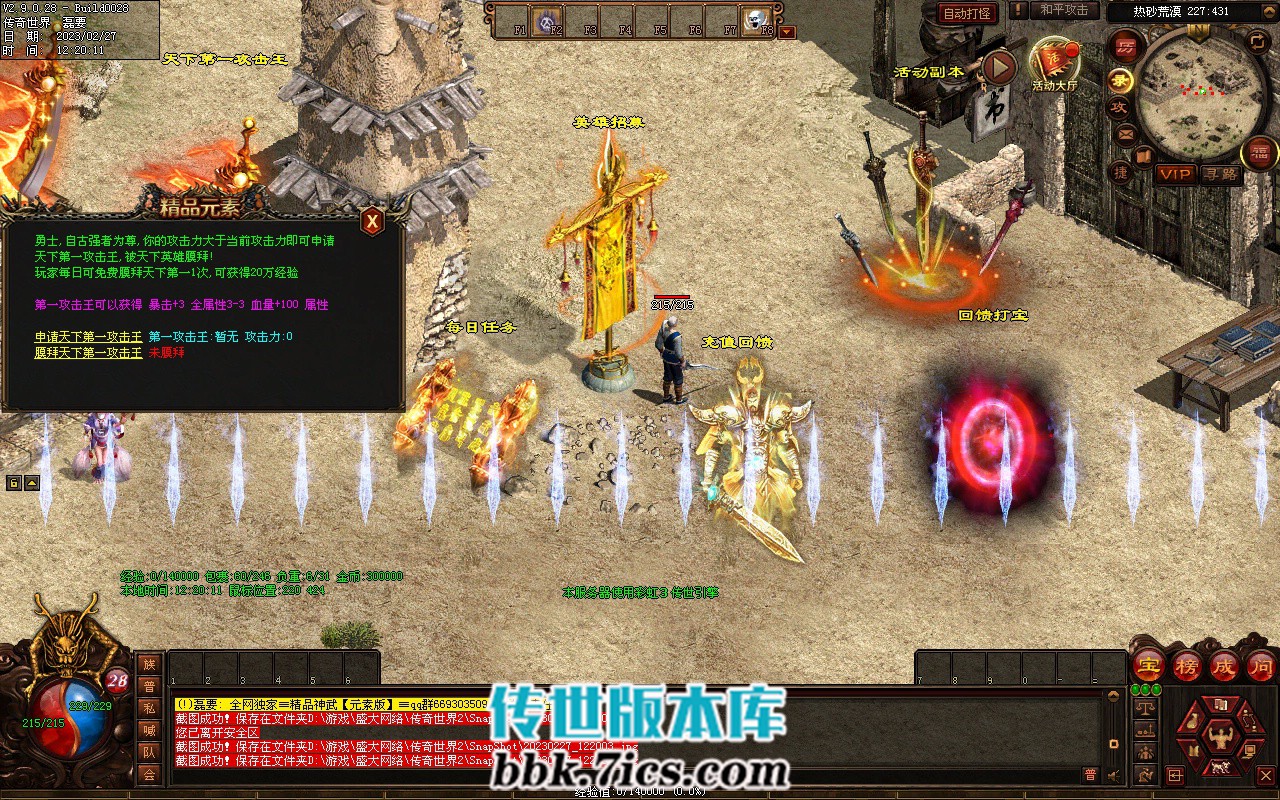Switch chat to the 私 private channel

149,708
